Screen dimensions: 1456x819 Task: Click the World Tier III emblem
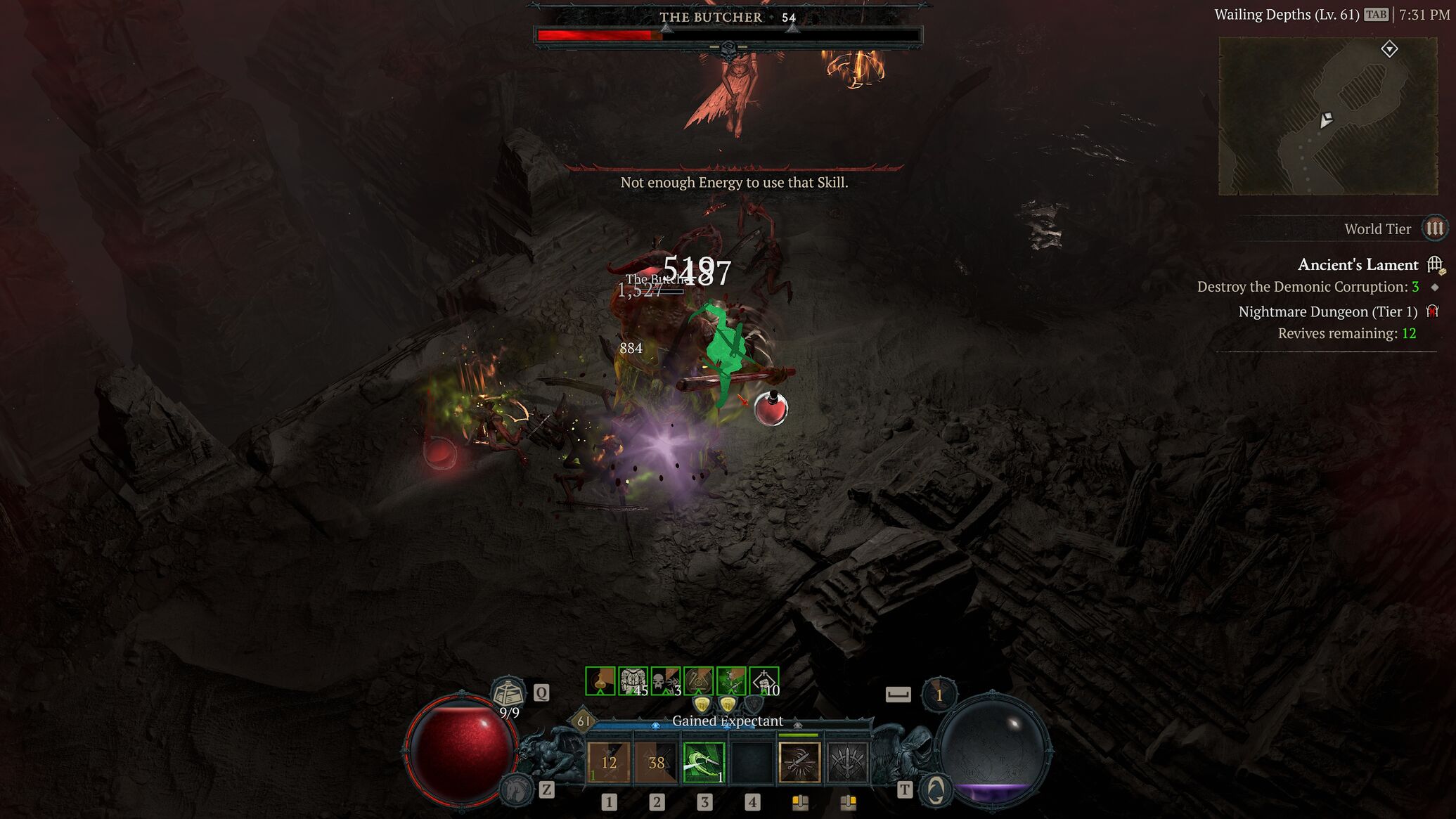click(1434, 228)
